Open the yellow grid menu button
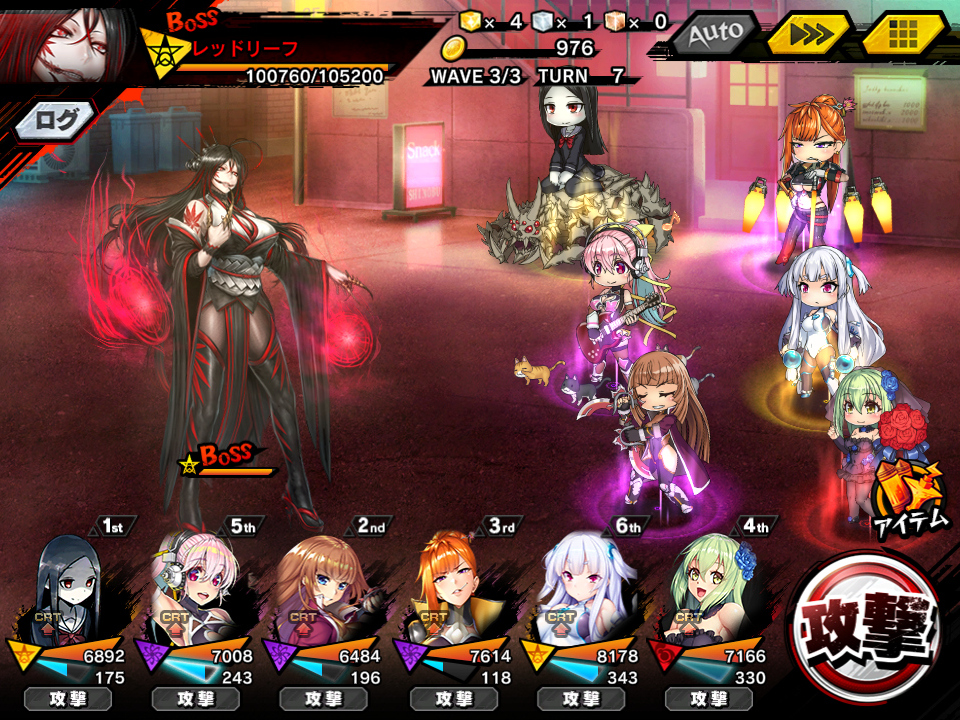Viewport: 960px width, 720px height. tap(903, 34)
